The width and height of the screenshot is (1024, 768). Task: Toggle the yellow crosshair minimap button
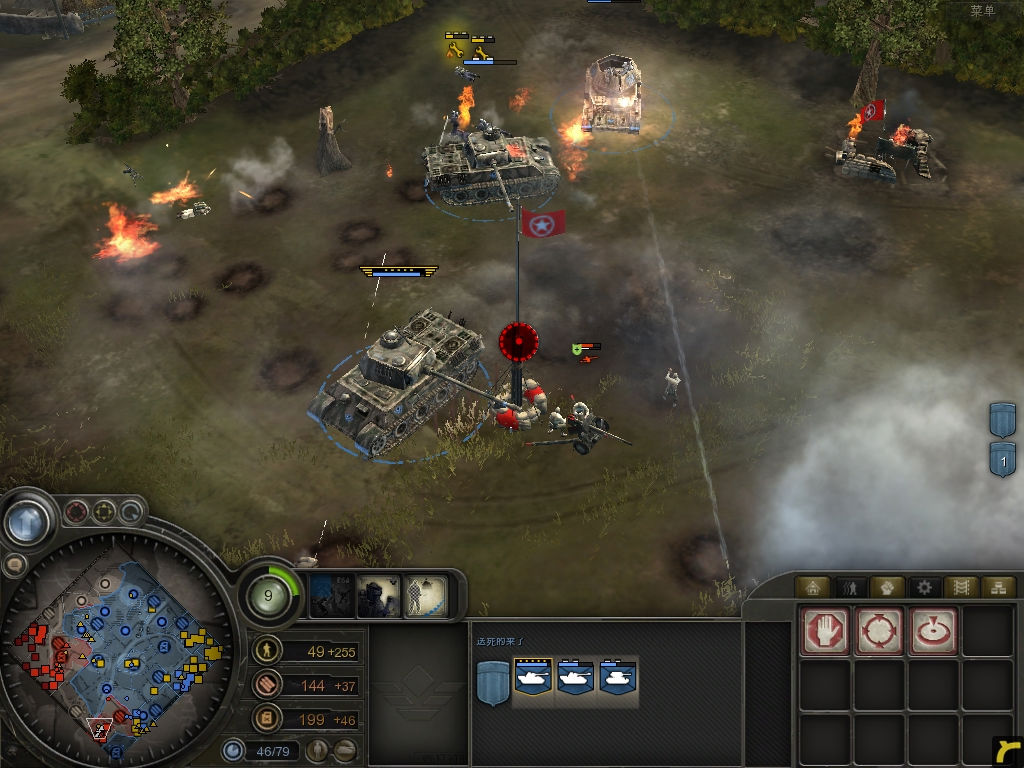104,513
